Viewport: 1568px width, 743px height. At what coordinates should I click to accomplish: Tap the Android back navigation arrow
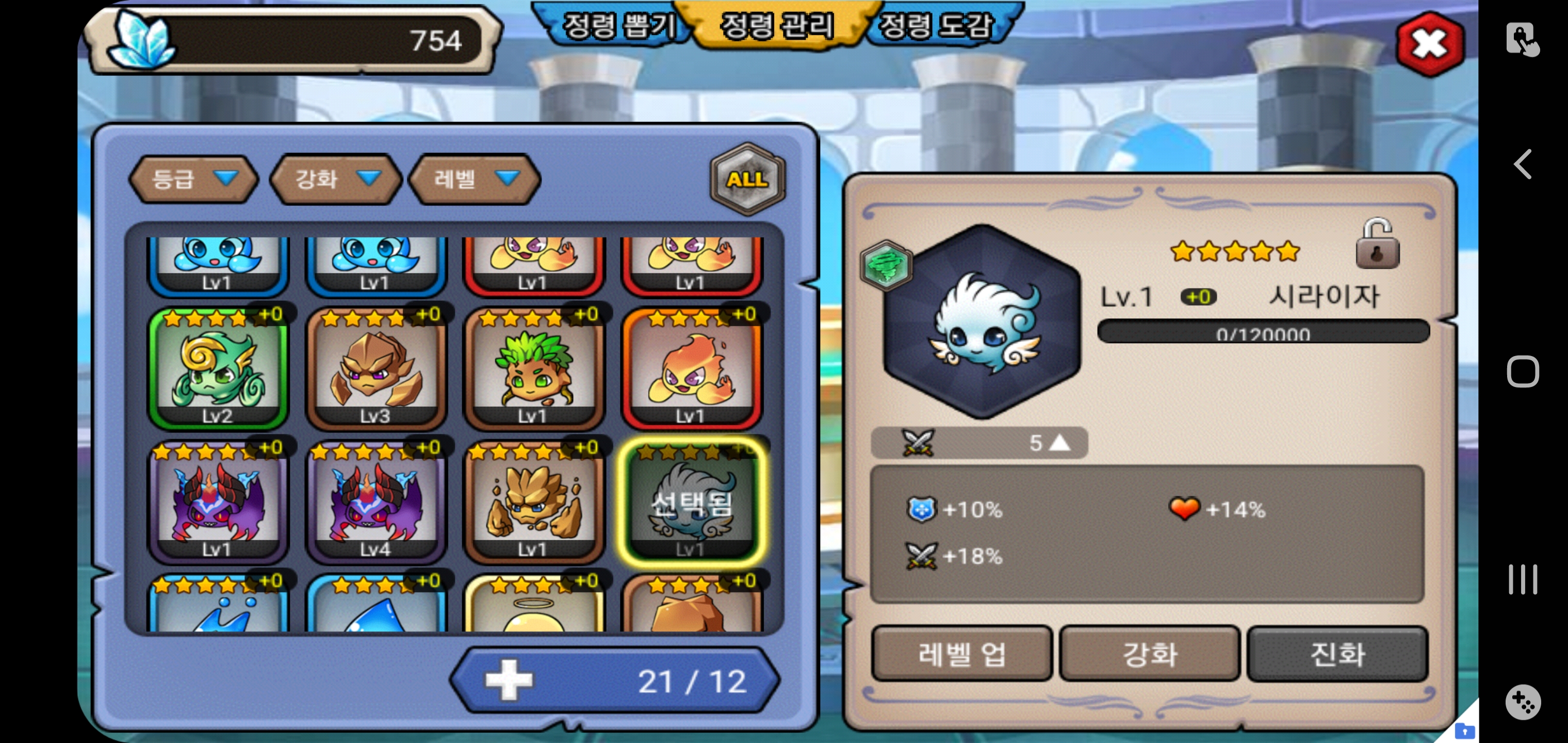[x=1522, y=165]
